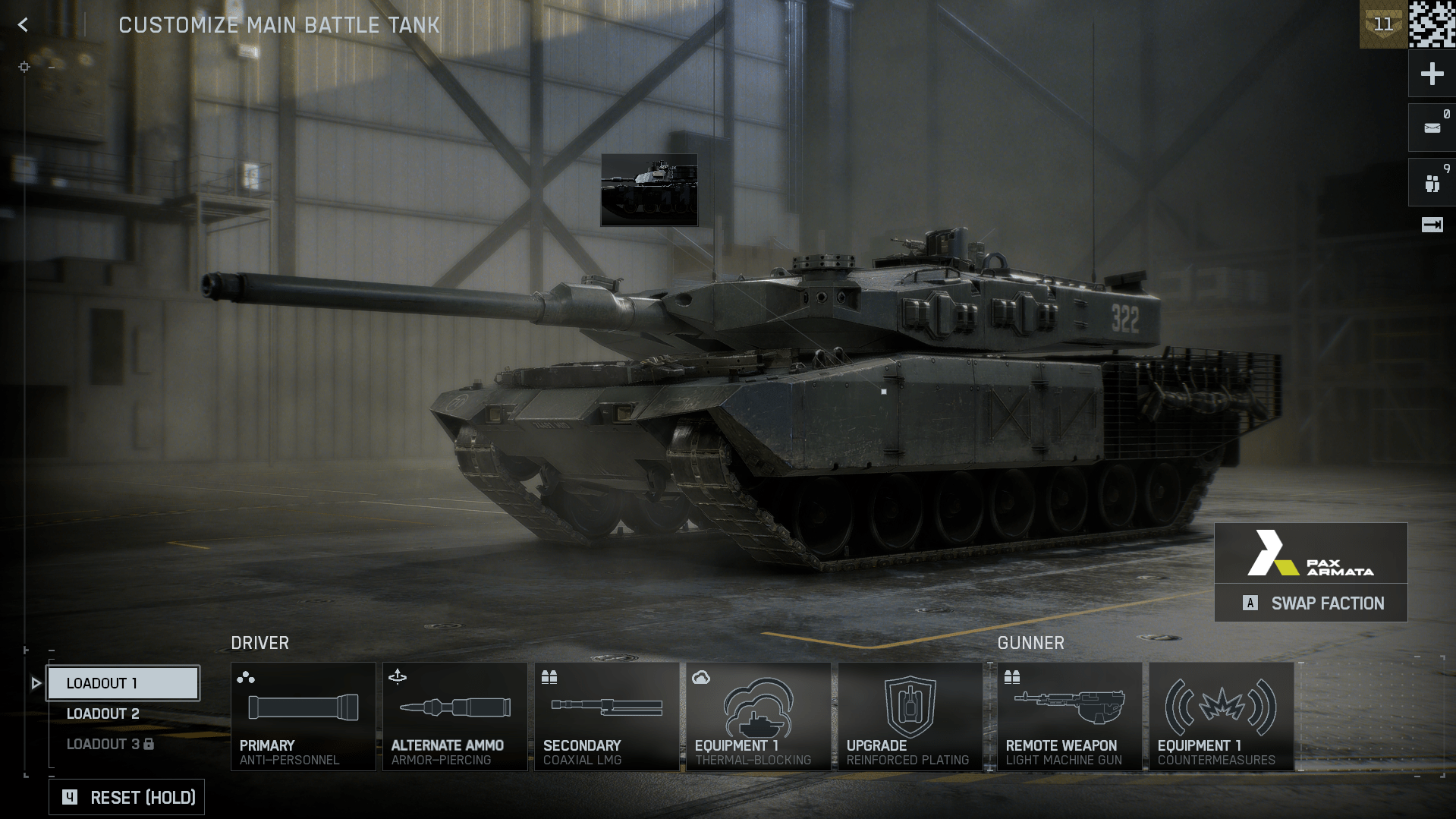Viewport: 1456px width, 819px height.
Task: Click the arrow exit icon at right
Action: (x=1432, y=225)
